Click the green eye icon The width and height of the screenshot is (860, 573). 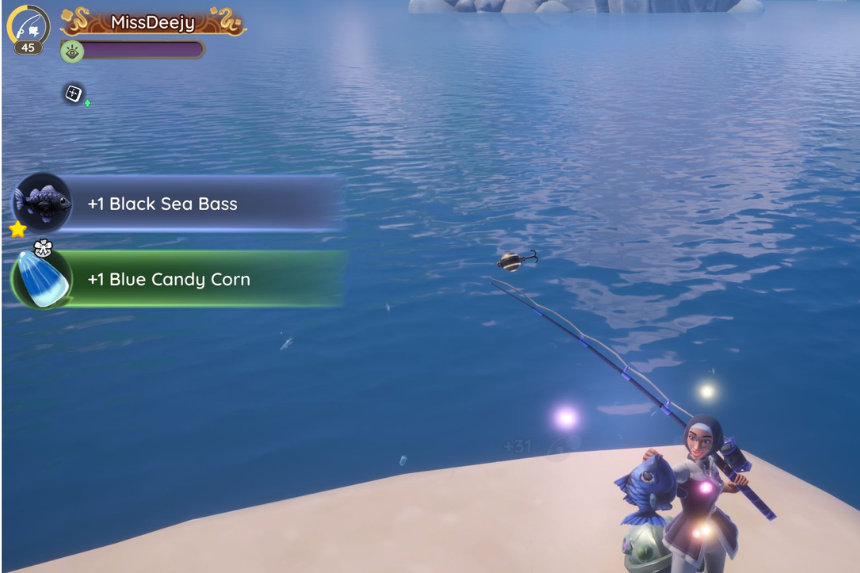click(x=72, y=50)
